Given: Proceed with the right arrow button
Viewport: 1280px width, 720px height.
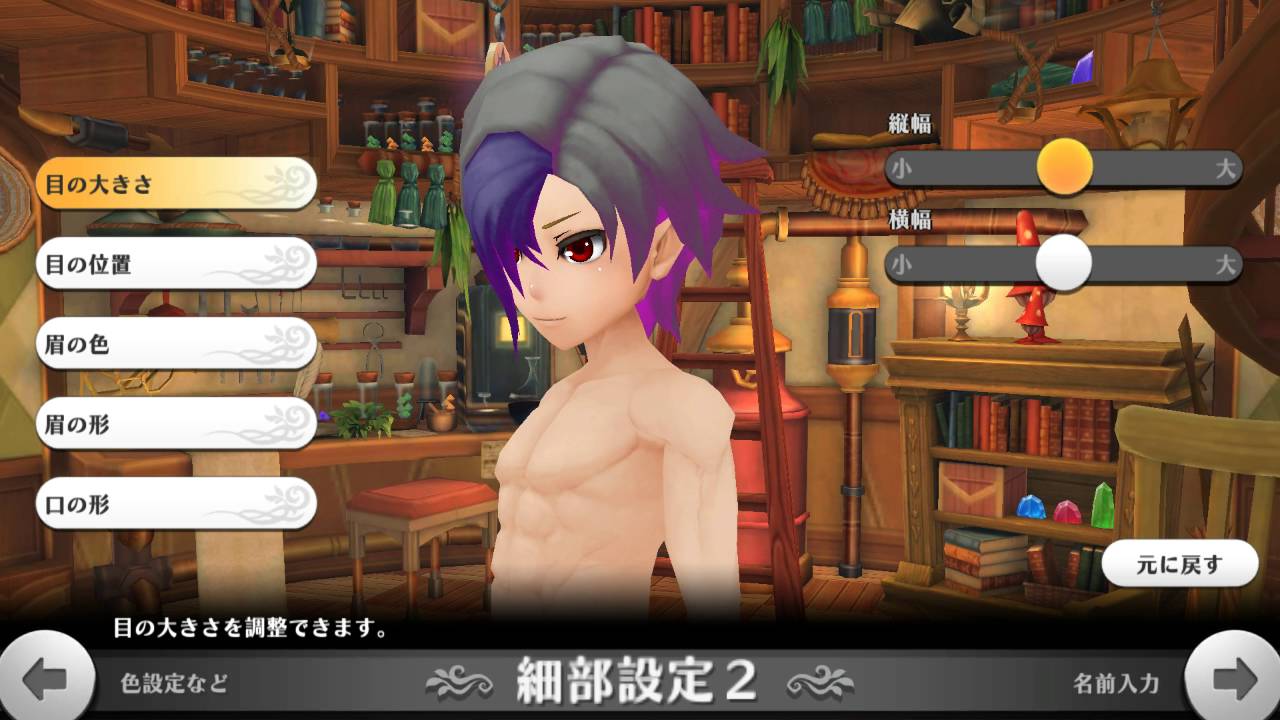Looking at the screenshot, I should pos(1234,681).
